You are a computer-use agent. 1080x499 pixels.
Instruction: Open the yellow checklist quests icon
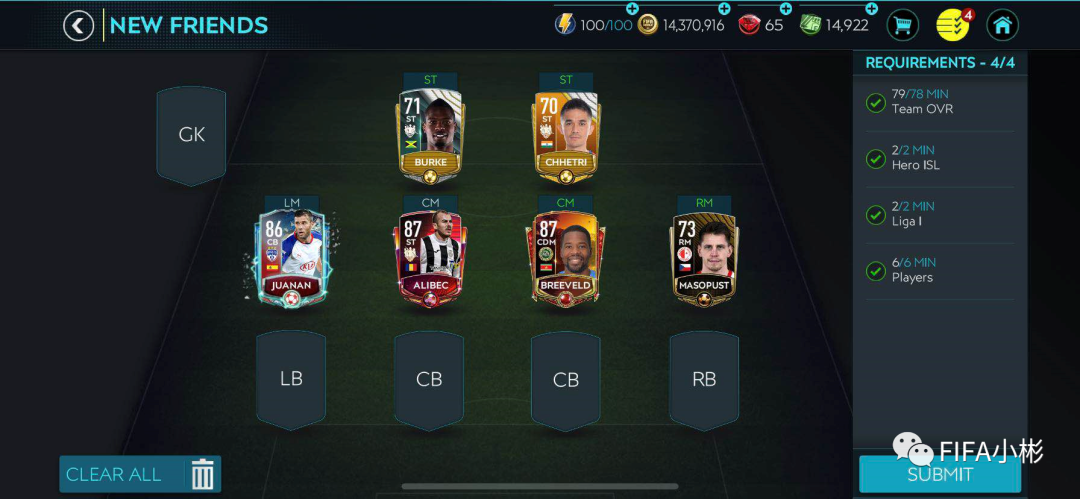(x=952, y=25)
